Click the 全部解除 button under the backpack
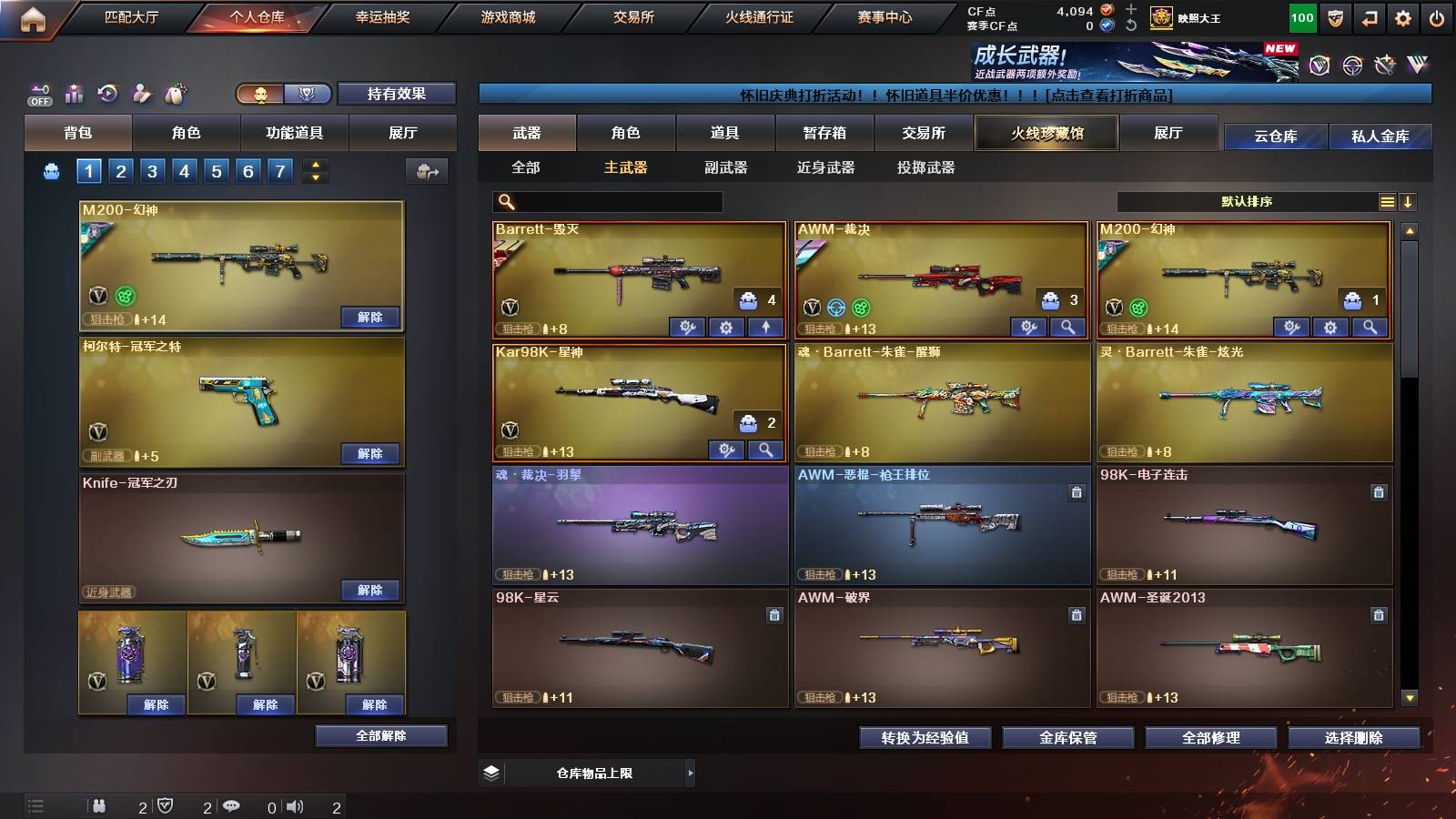 point(381,735)
